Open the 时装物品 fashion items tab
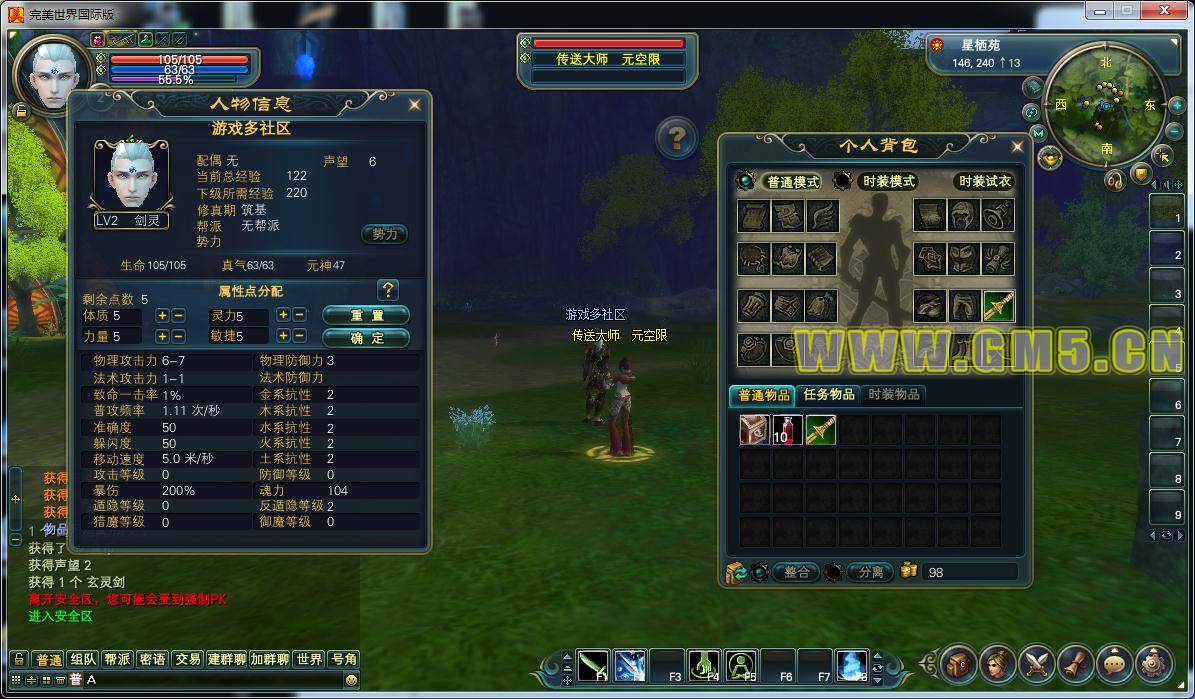The image size is (1195, 699). 893,395
